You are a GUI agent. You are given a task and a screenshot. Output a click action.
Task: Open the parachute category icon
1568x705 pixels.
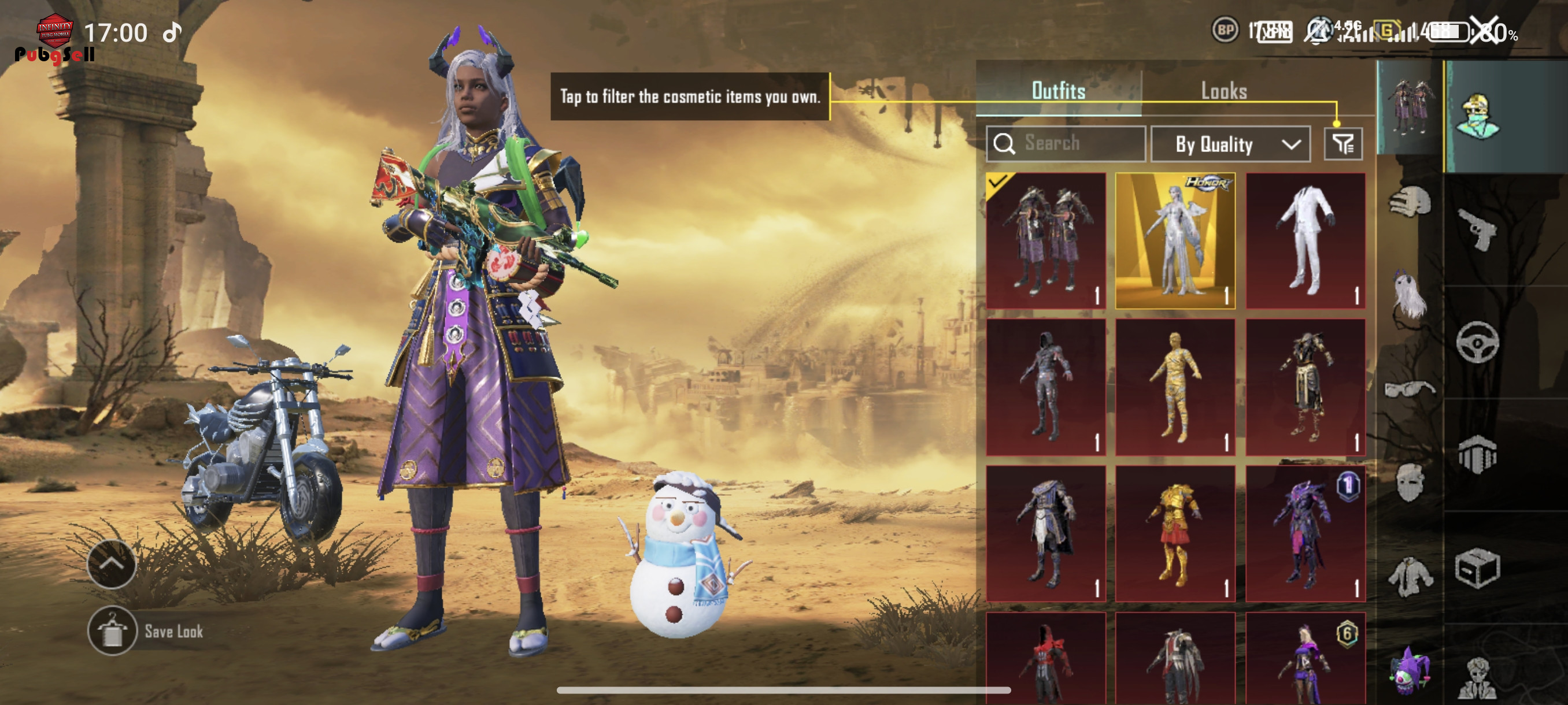coord(1477,454)
